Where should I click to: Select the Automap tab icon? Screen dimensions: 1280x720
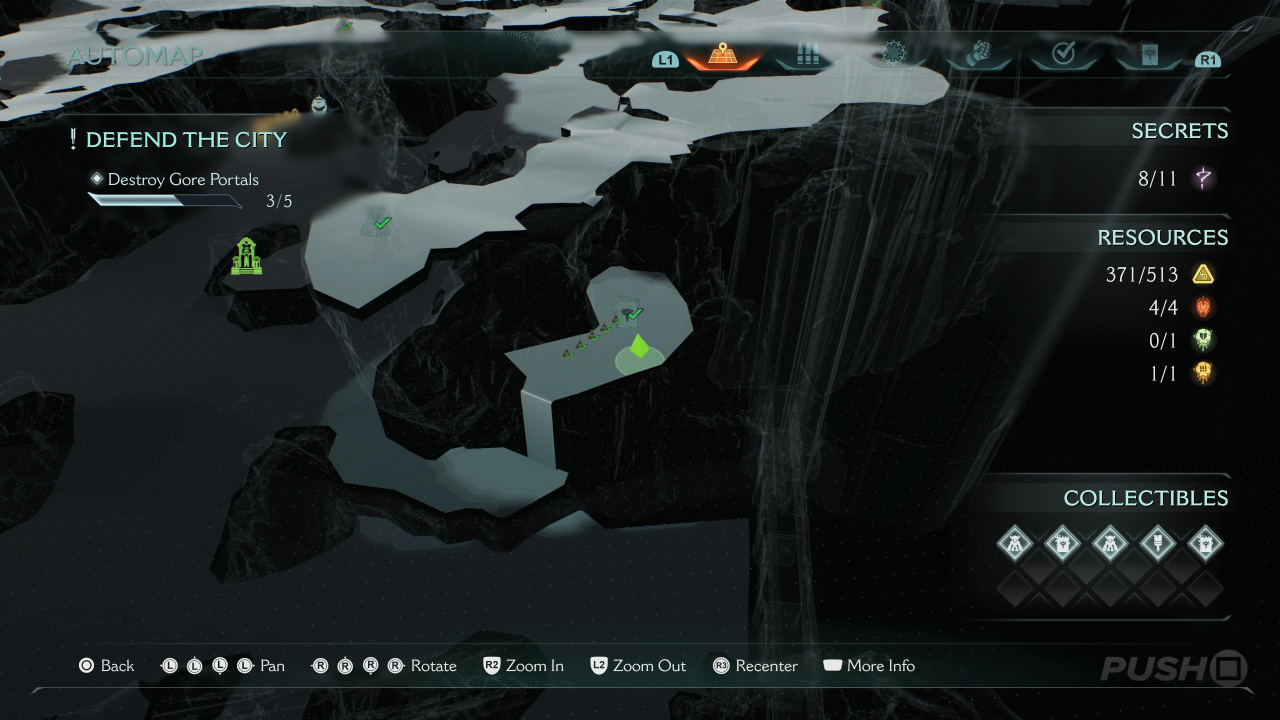click(722, 55)
